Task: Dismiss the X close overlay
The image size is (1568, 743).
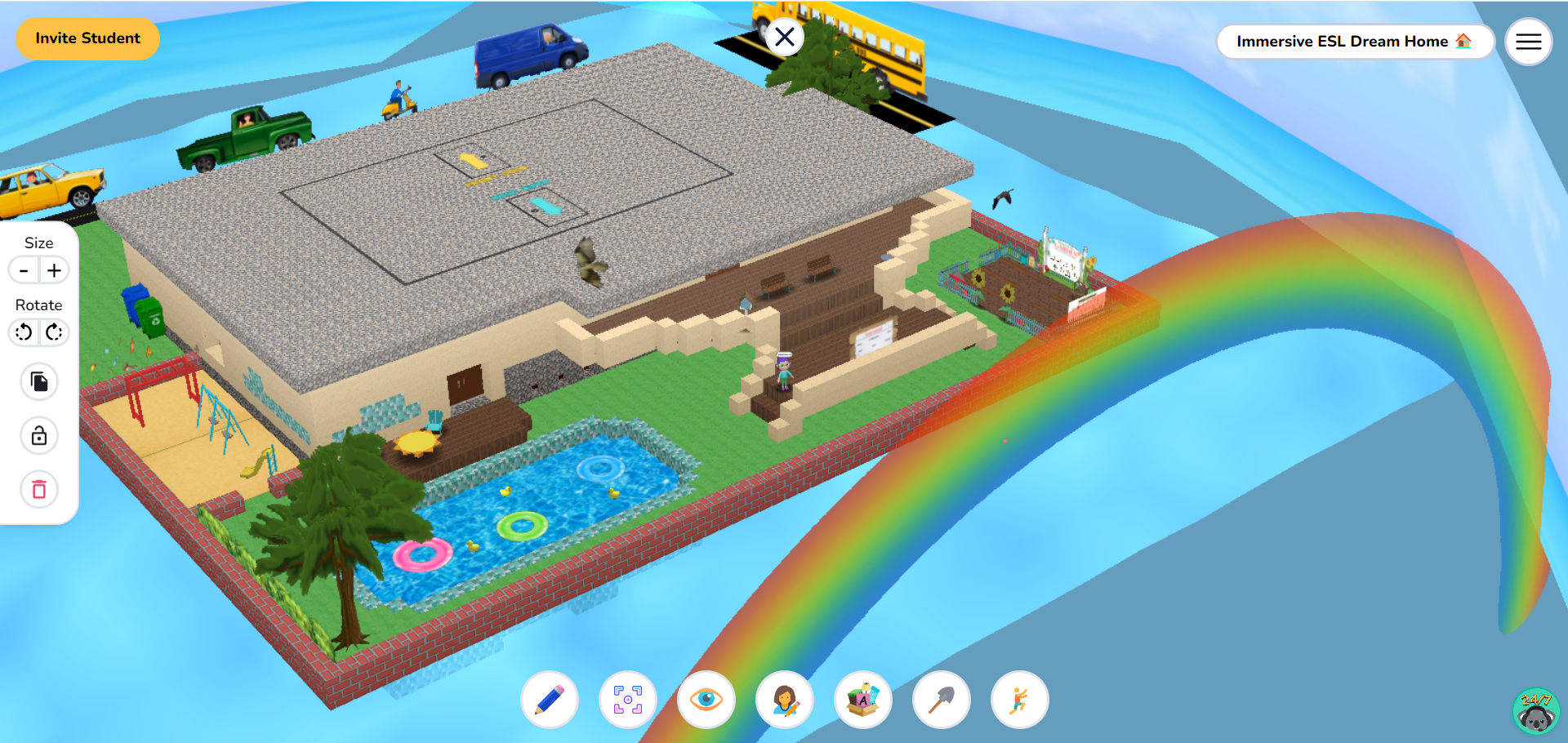Action: point(785,36)
